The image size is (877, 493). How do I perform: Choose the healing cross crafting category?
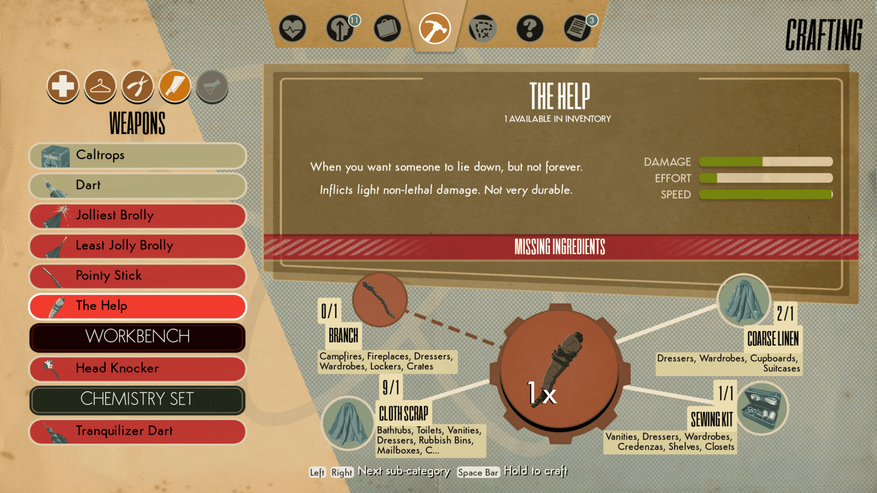click(63, 87)
